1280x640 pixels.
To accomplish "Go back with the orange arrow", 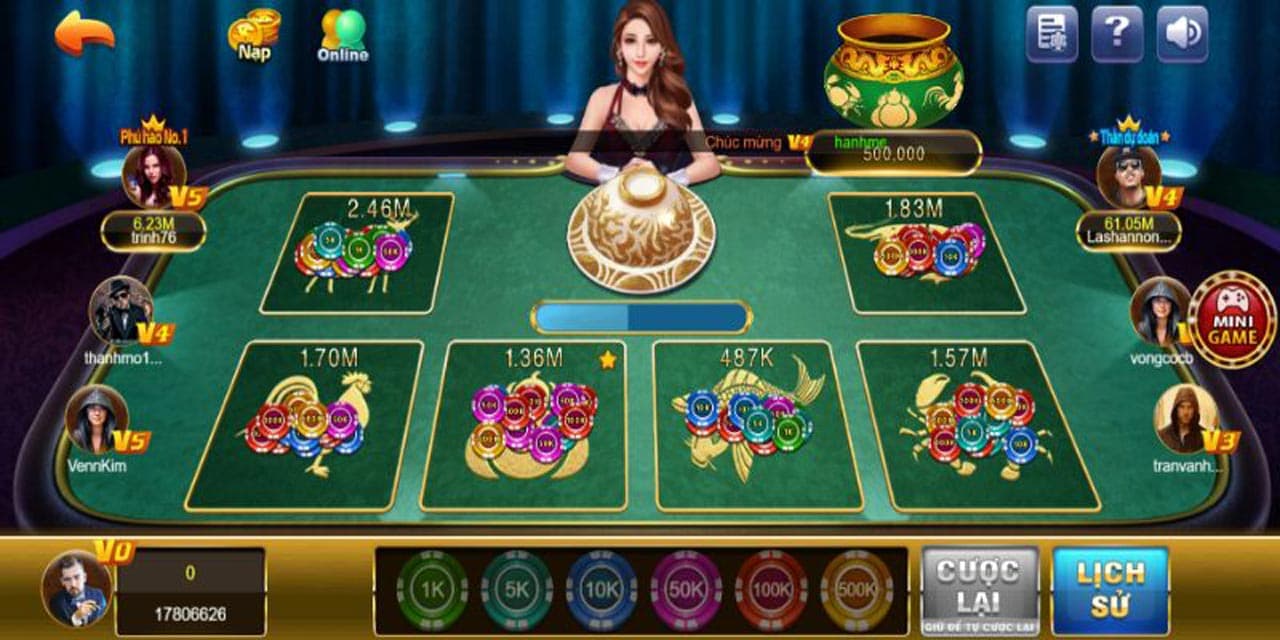I will pos(84,33).
